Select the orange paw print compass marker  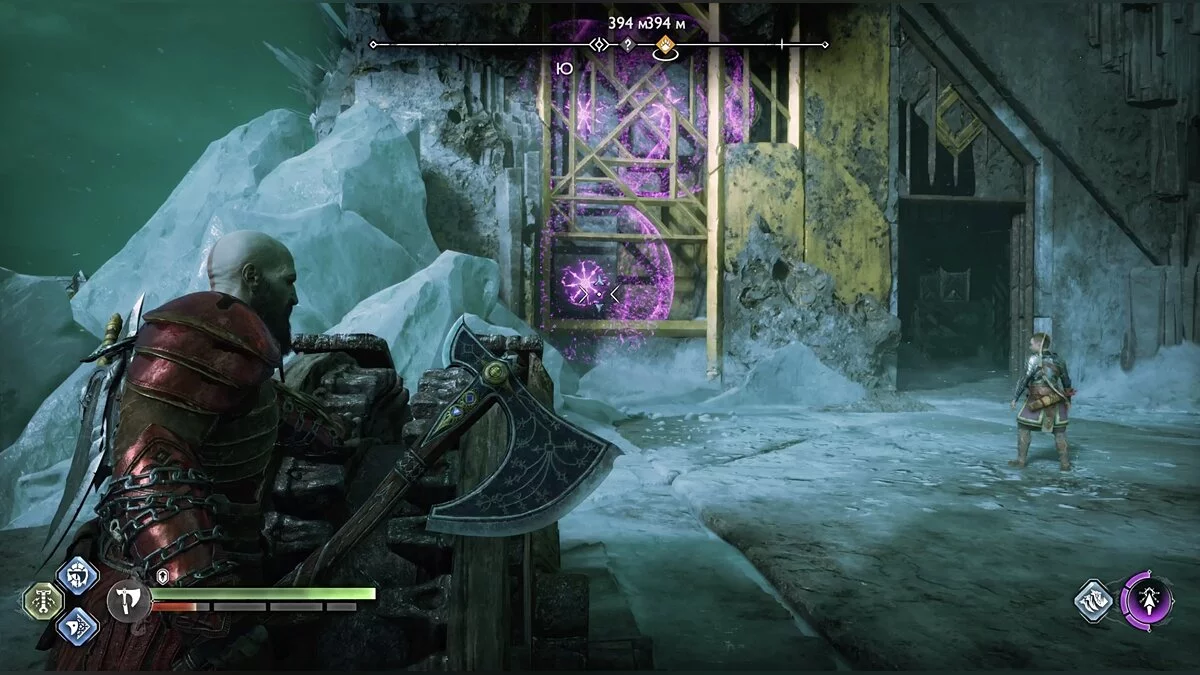click(x=664, y=44)
